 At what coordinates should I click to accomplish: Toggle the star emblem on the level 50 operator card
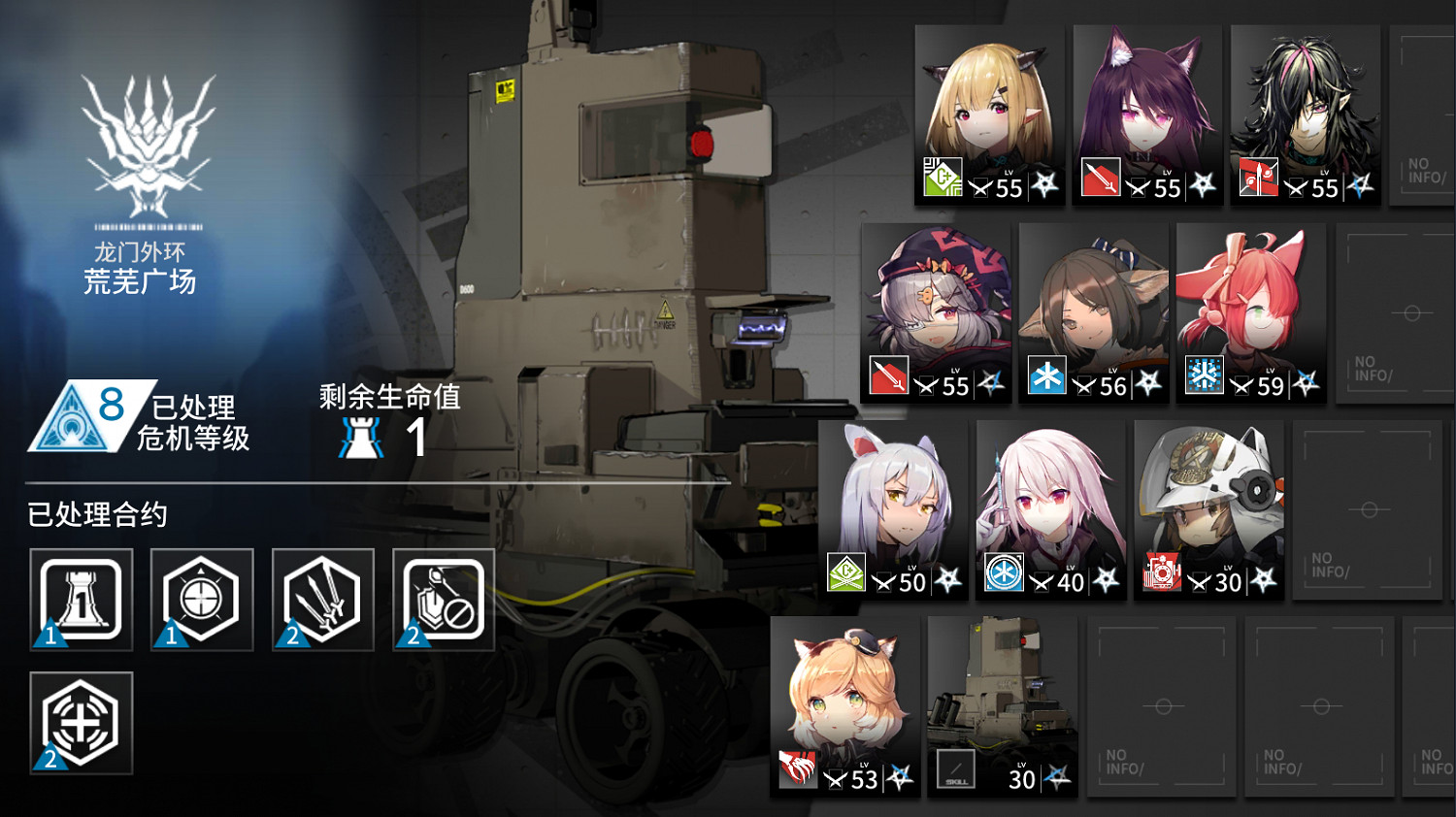click(949, 579)
